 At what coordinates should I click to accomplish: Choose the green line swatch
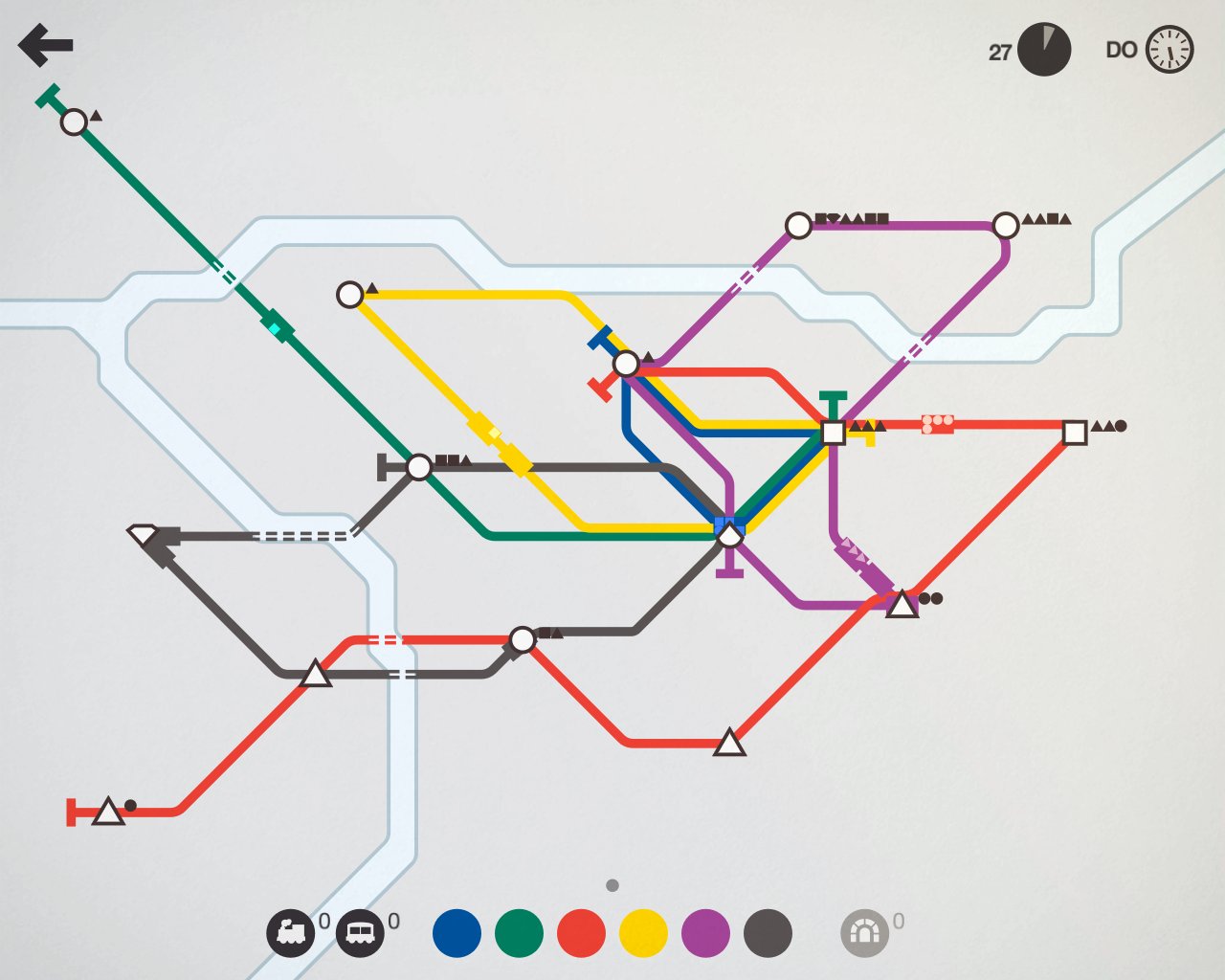point(519,933)
